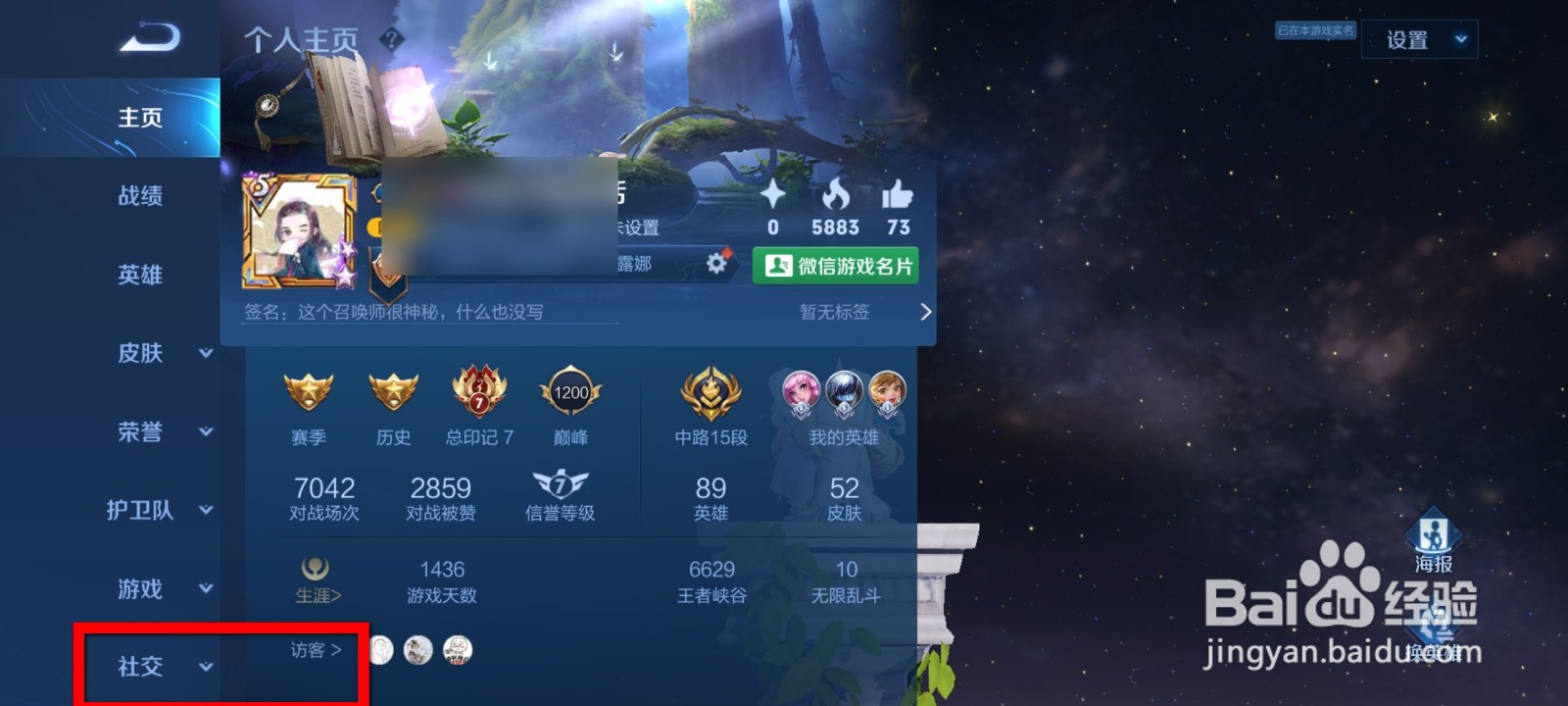Click the 历史 history rank badge
Screen dimensions: 1568x706
click(x=393, y=392)
